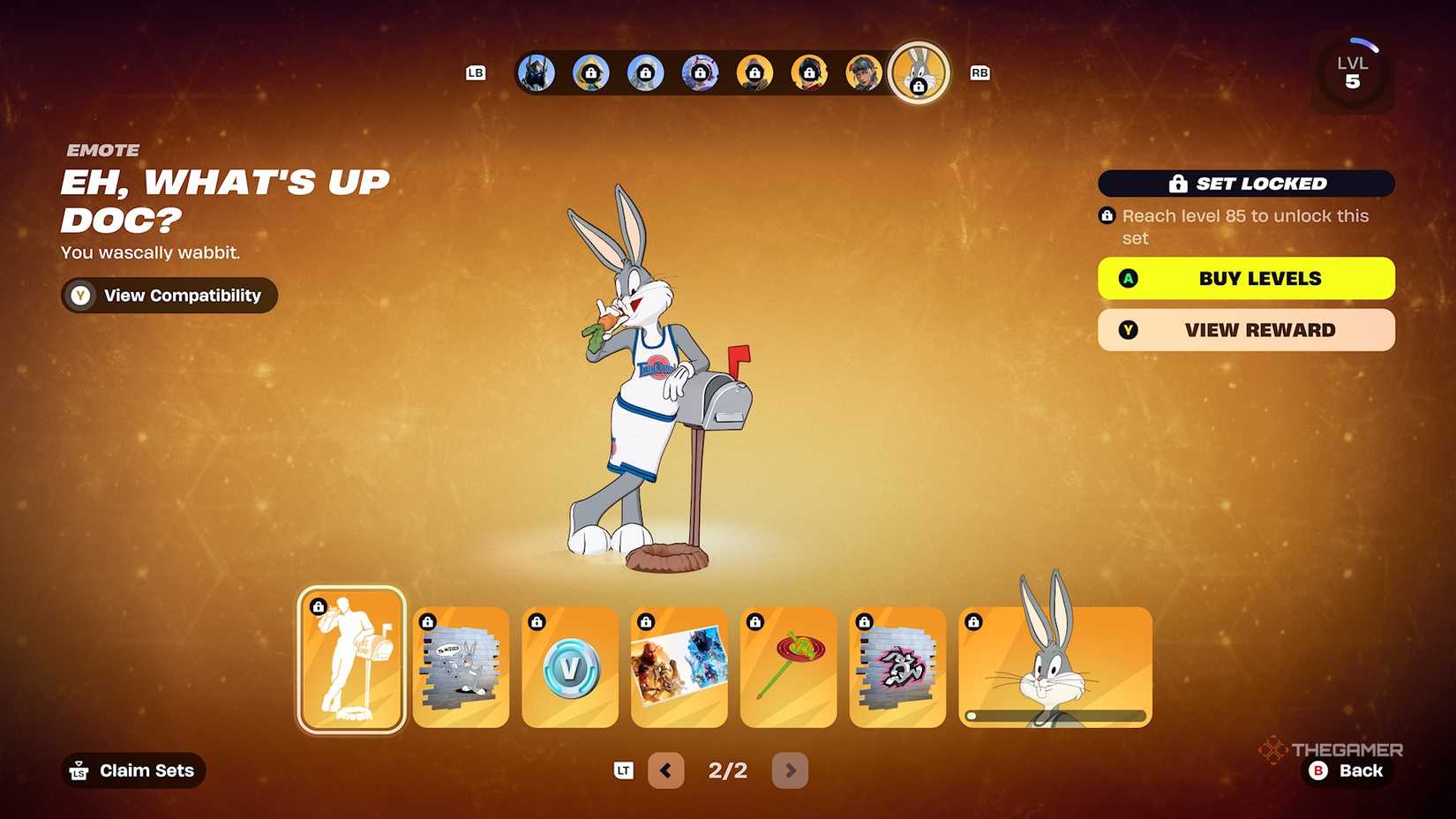Click the loading screen artwork reward tile
This screenshot has height=819, width=1456.
(679, 668)
